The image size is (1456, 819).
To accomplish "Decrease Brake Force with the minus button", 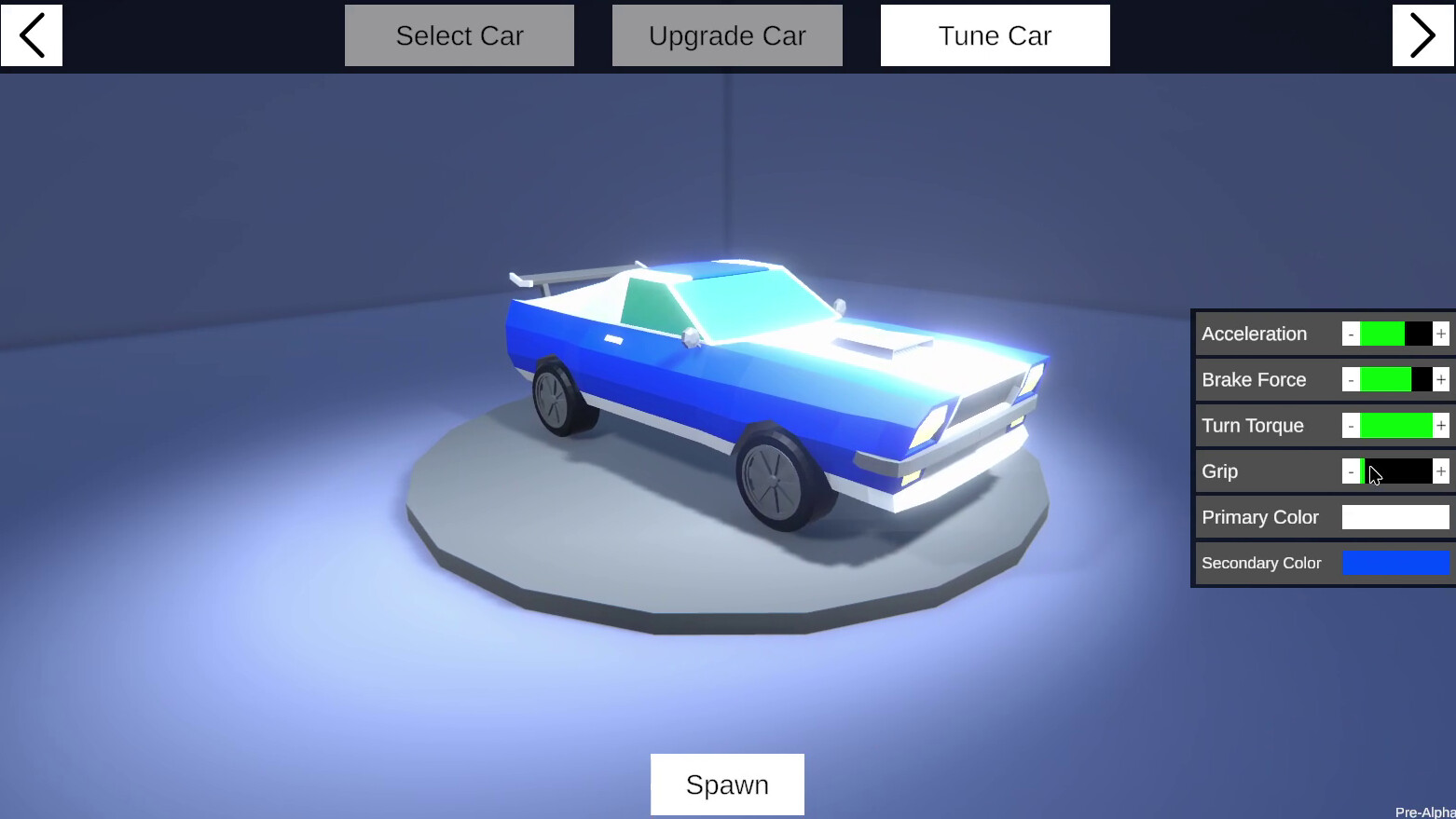I will pos(1350,379).
